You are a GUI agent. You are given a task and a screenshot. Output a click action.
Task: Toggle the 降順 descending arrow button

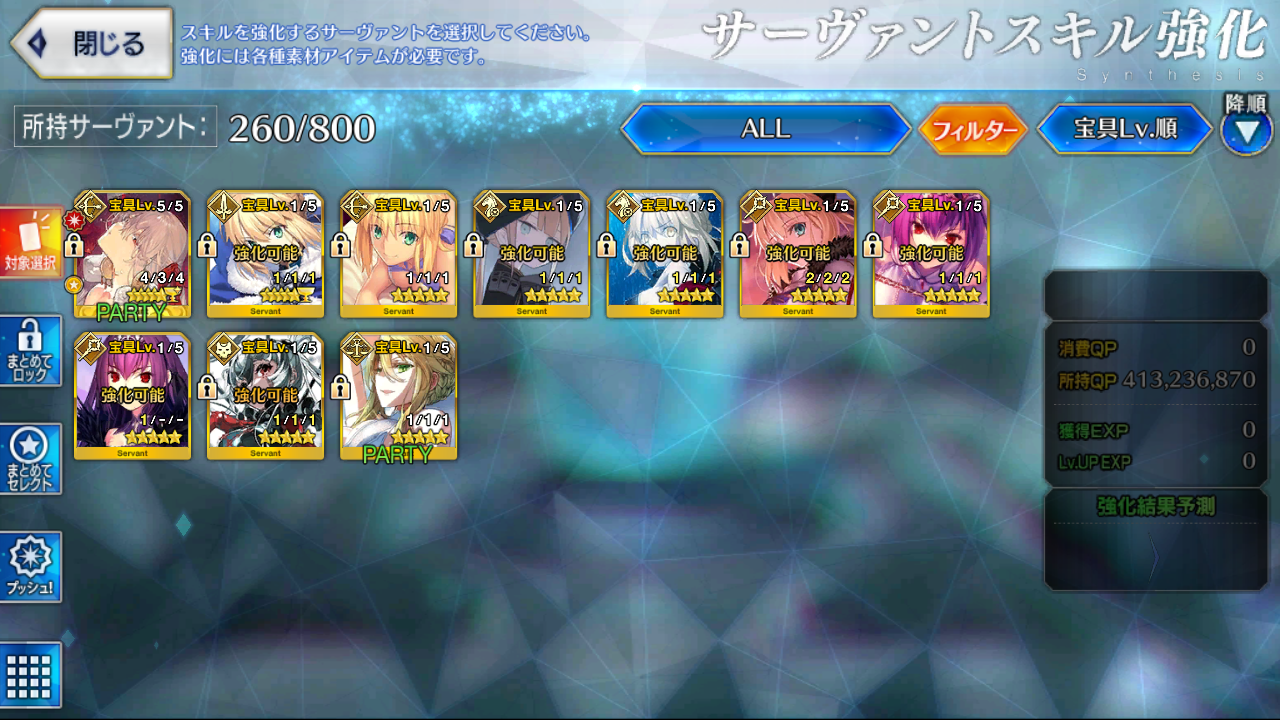pyautogui.click(x=1246, y=132)
